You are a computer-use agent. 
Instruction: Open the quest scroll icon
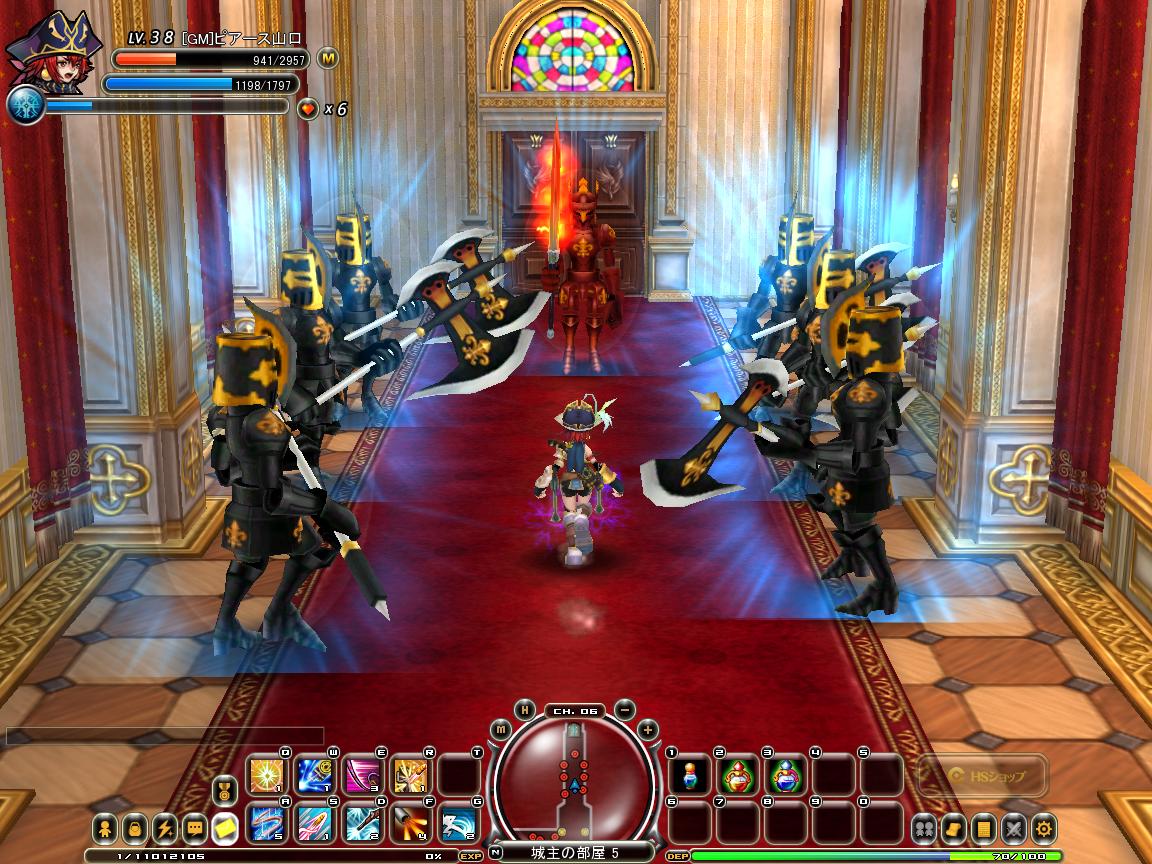click(x=955, y=828)
